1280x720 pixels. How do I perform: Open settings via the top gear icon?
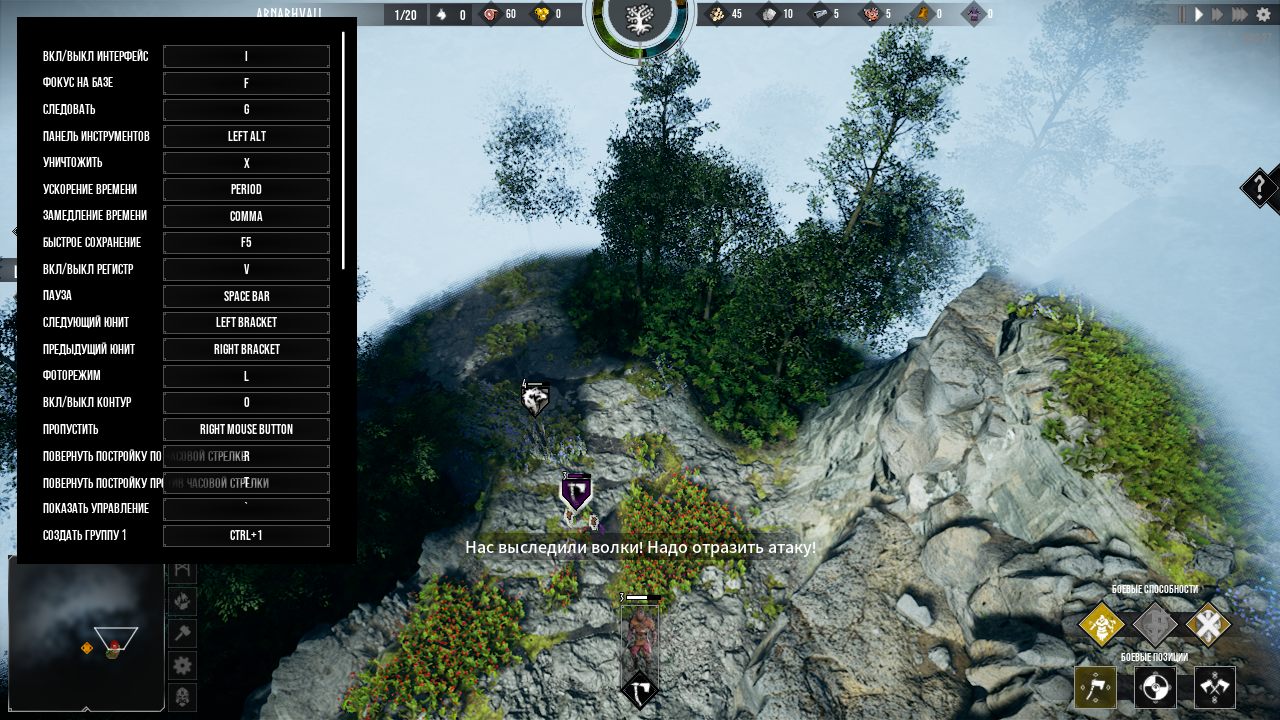coord(1265,15)
